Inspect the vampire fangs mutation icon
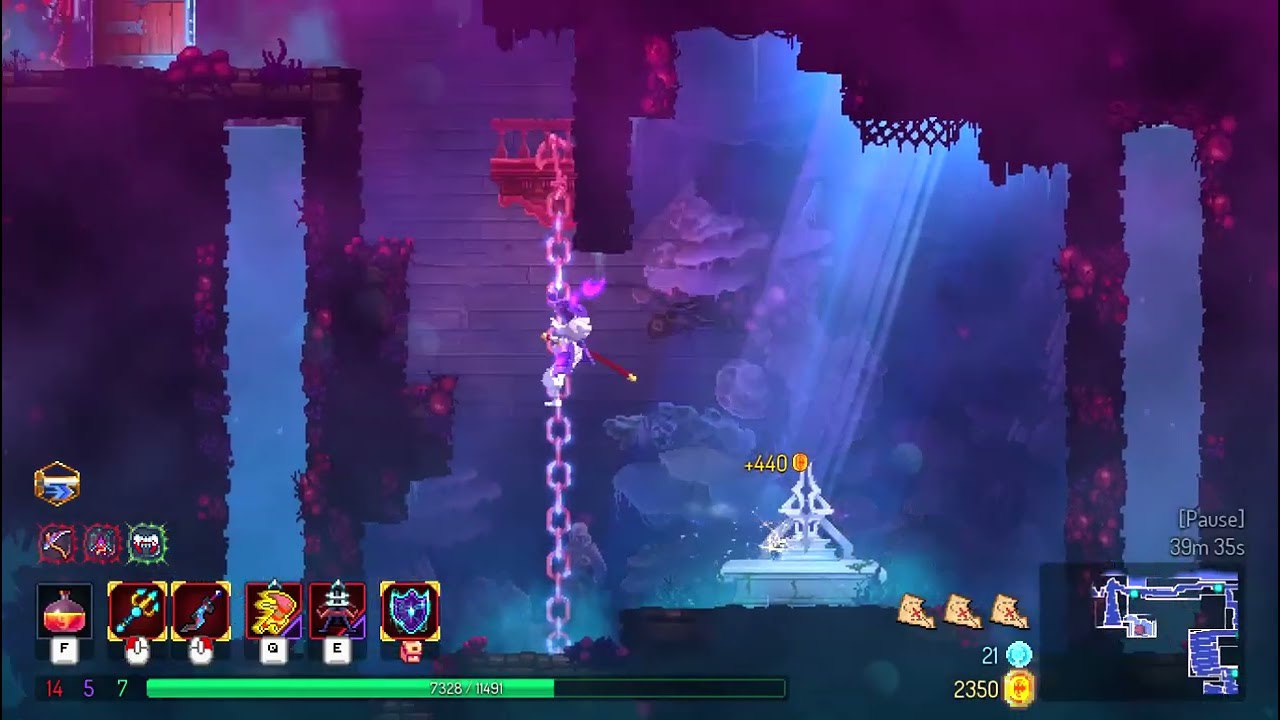1280x720 pixels. coord(146,543)
